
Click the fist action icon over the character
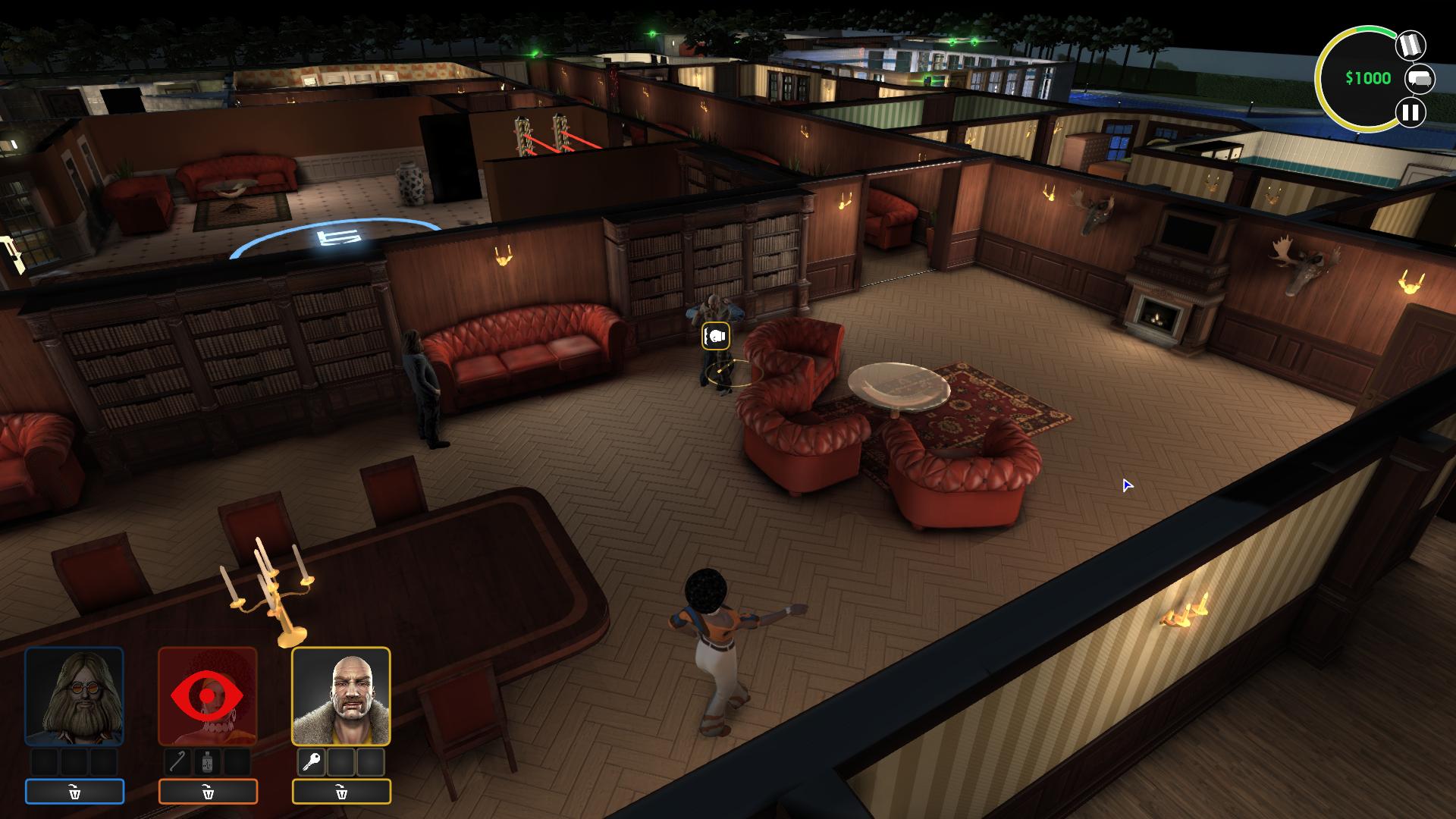tap(716, 336)
